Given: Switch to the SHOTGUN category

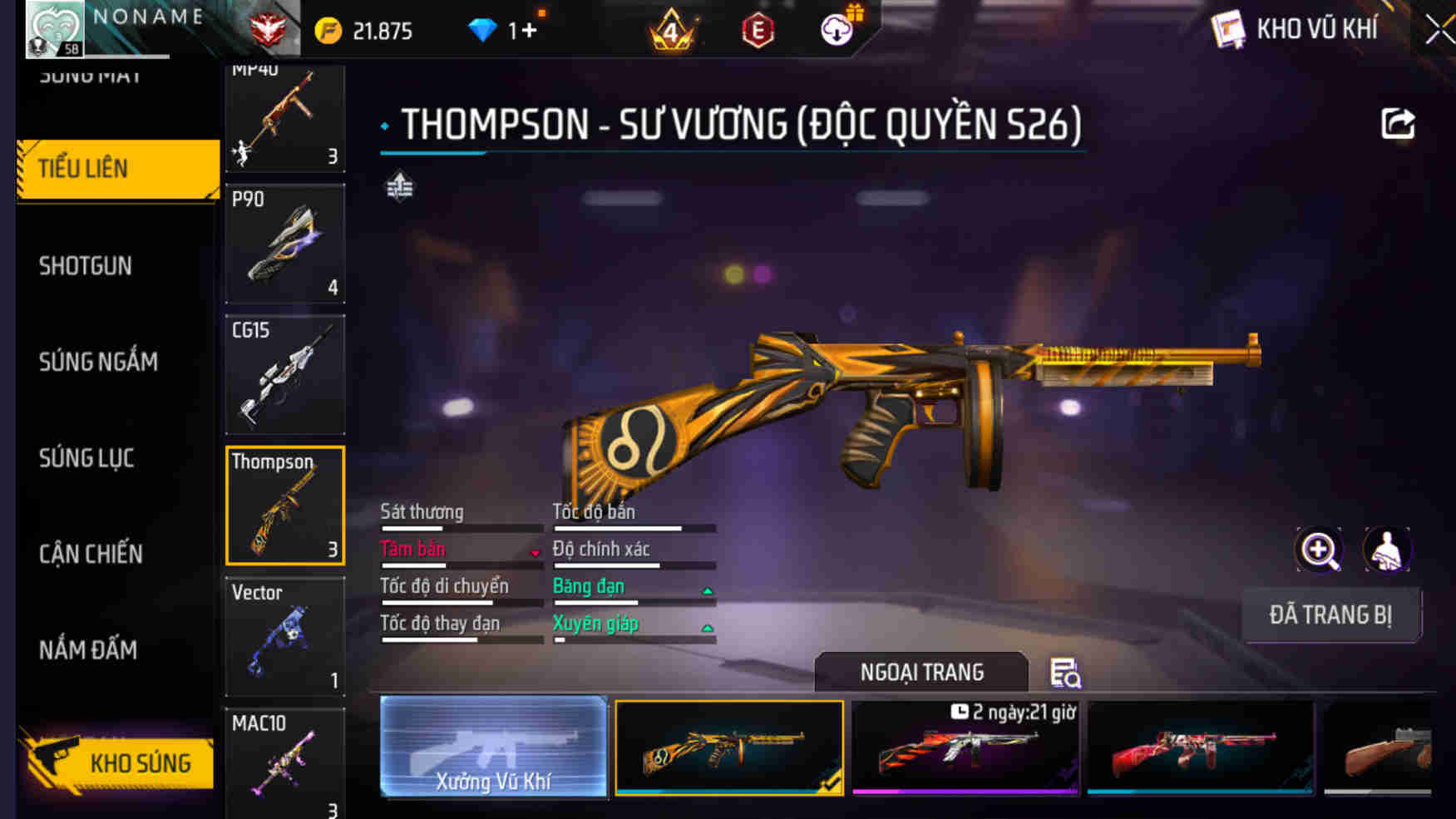Looking at the screenshot, I should (83, 265).
